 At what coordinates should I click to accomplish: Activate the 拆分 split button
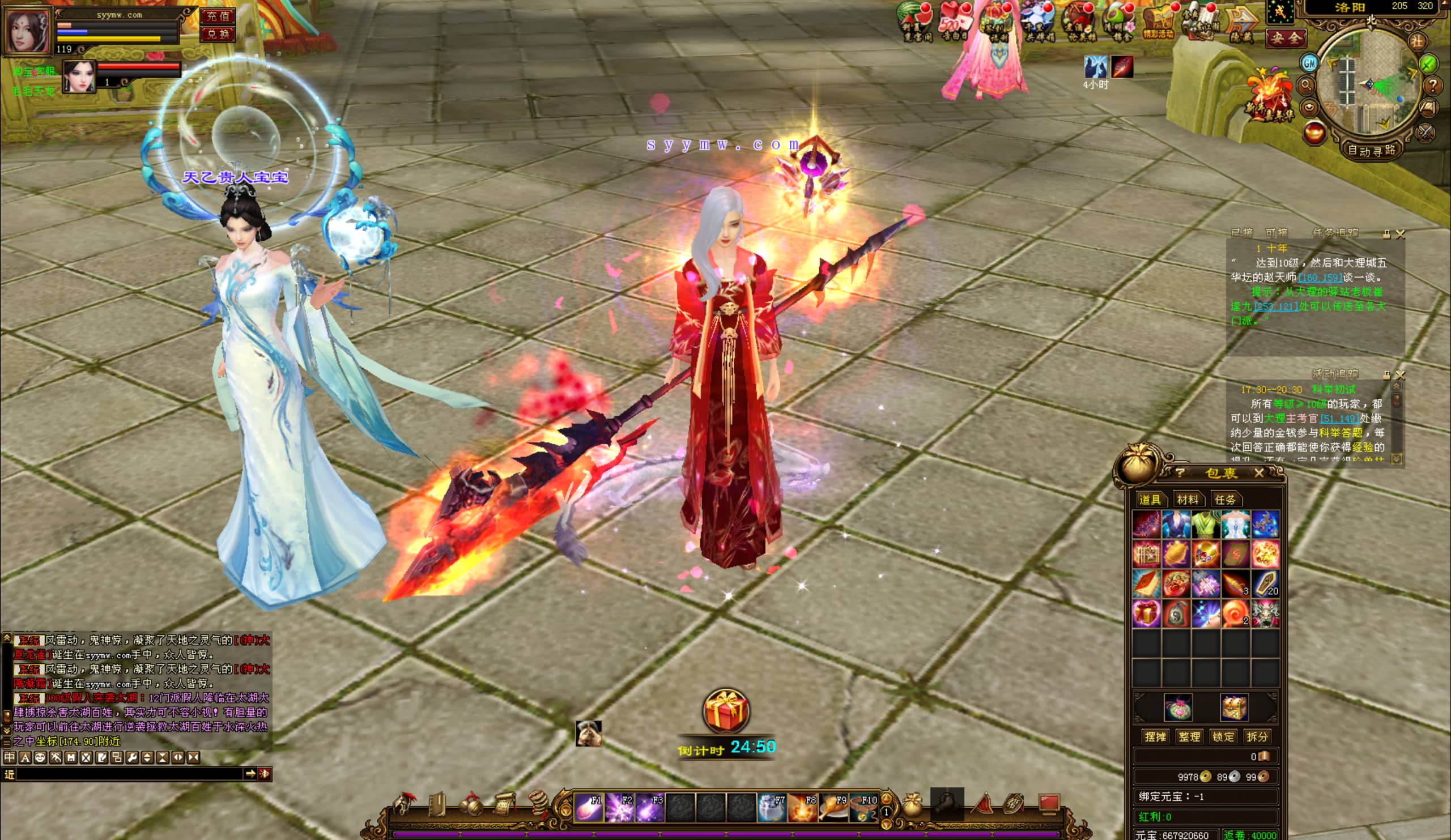tap(1257, 737)
